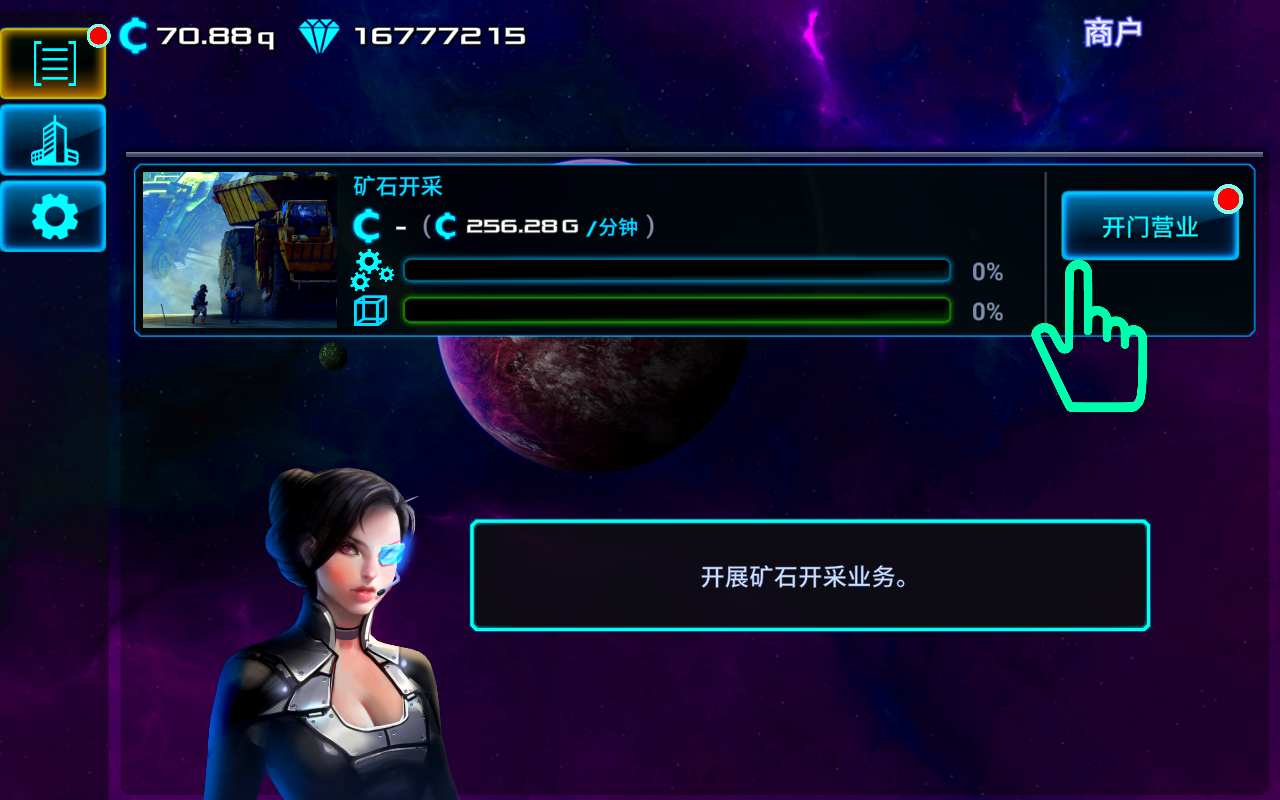
Task: Continue the 开展矿石开采业务 dialogue box
Action: pyautogui.click(x=809, y=576)
